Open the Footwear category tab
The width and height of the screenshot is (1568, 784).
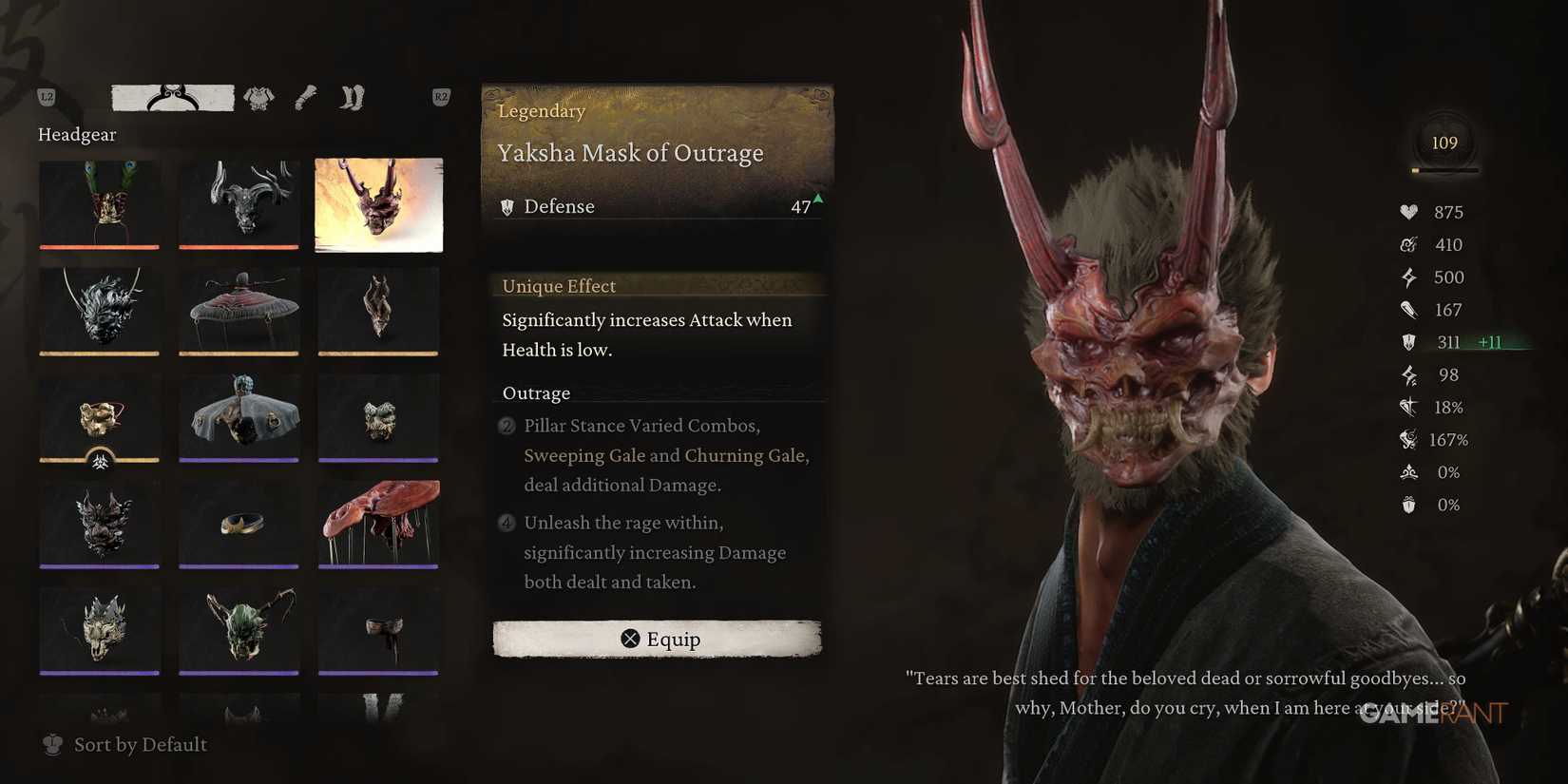351,97
